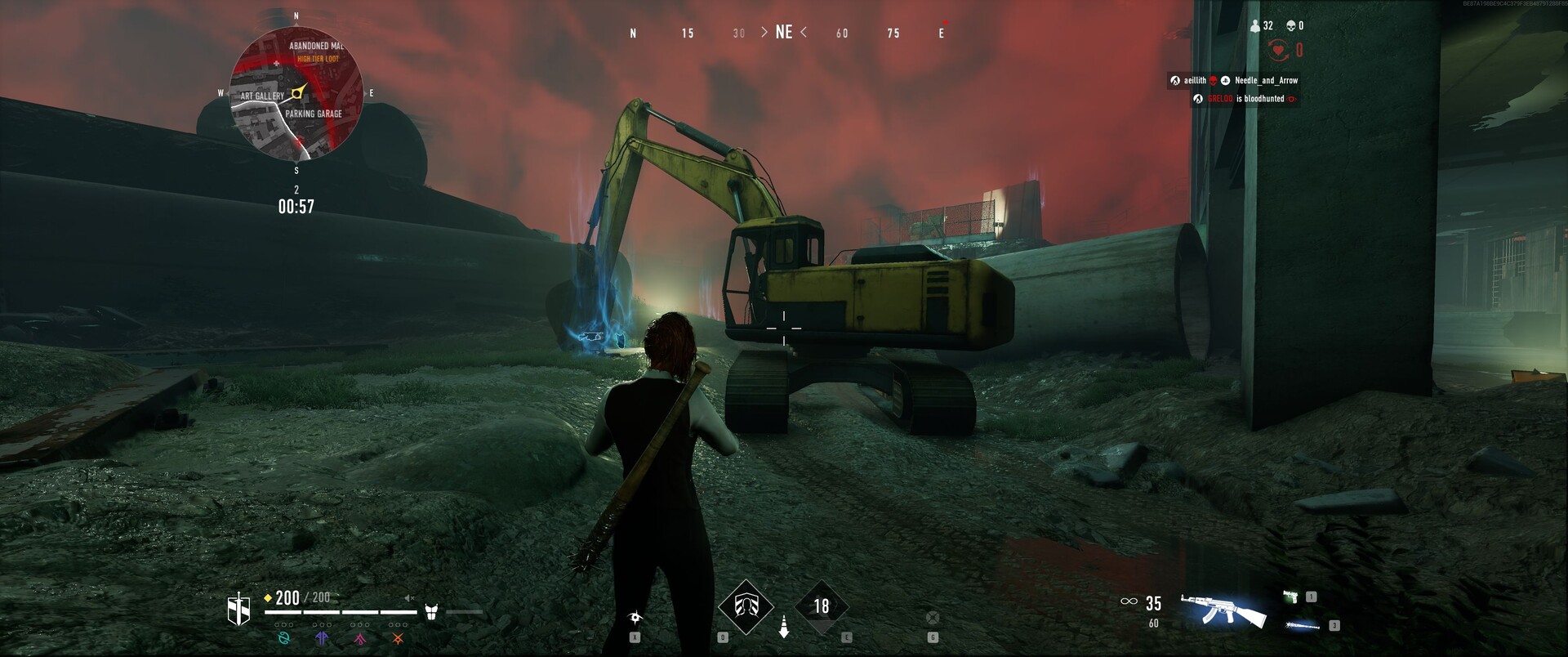
Task: Click the sword and shield emblem
Action: tap(238, 610)
